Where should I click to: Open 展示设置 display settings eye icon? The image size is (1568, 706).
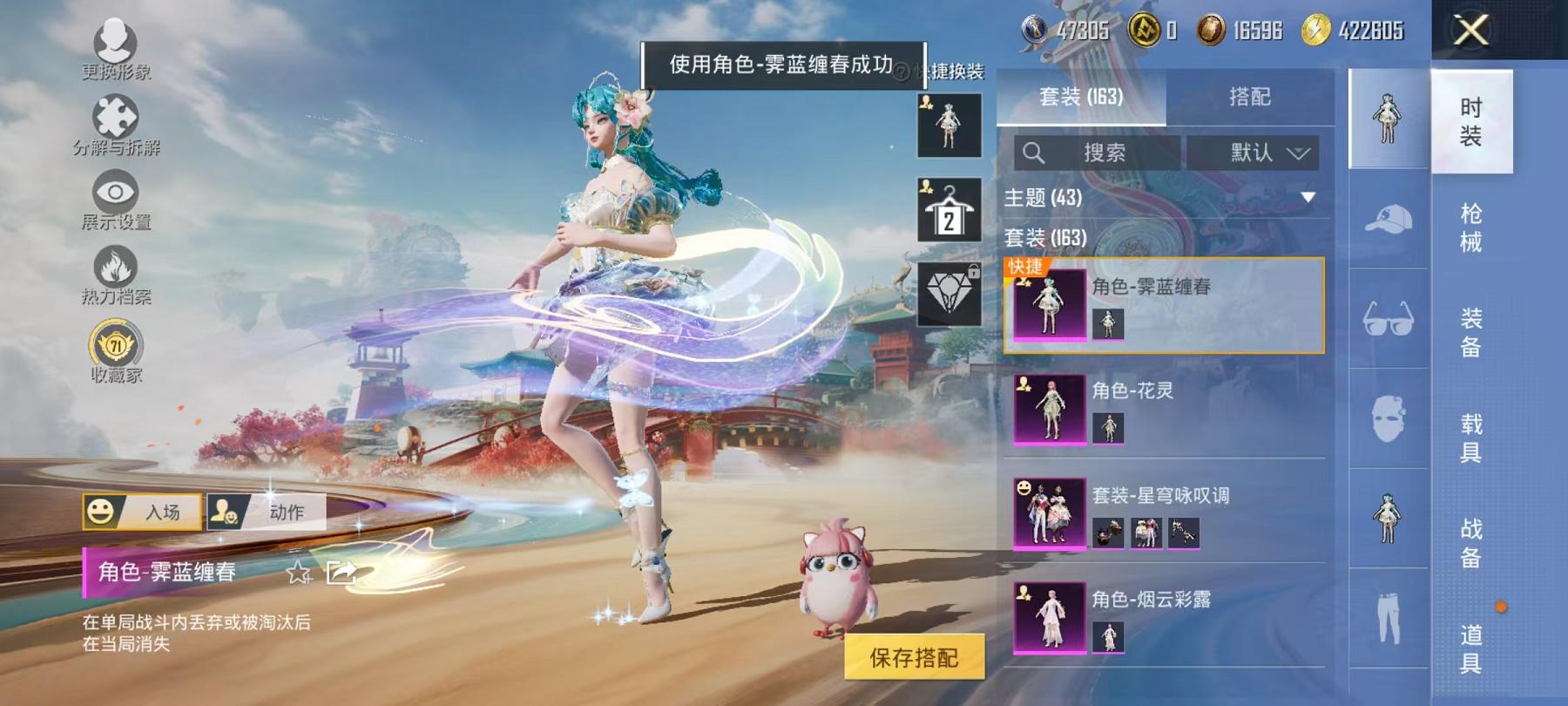coord(118,192)
